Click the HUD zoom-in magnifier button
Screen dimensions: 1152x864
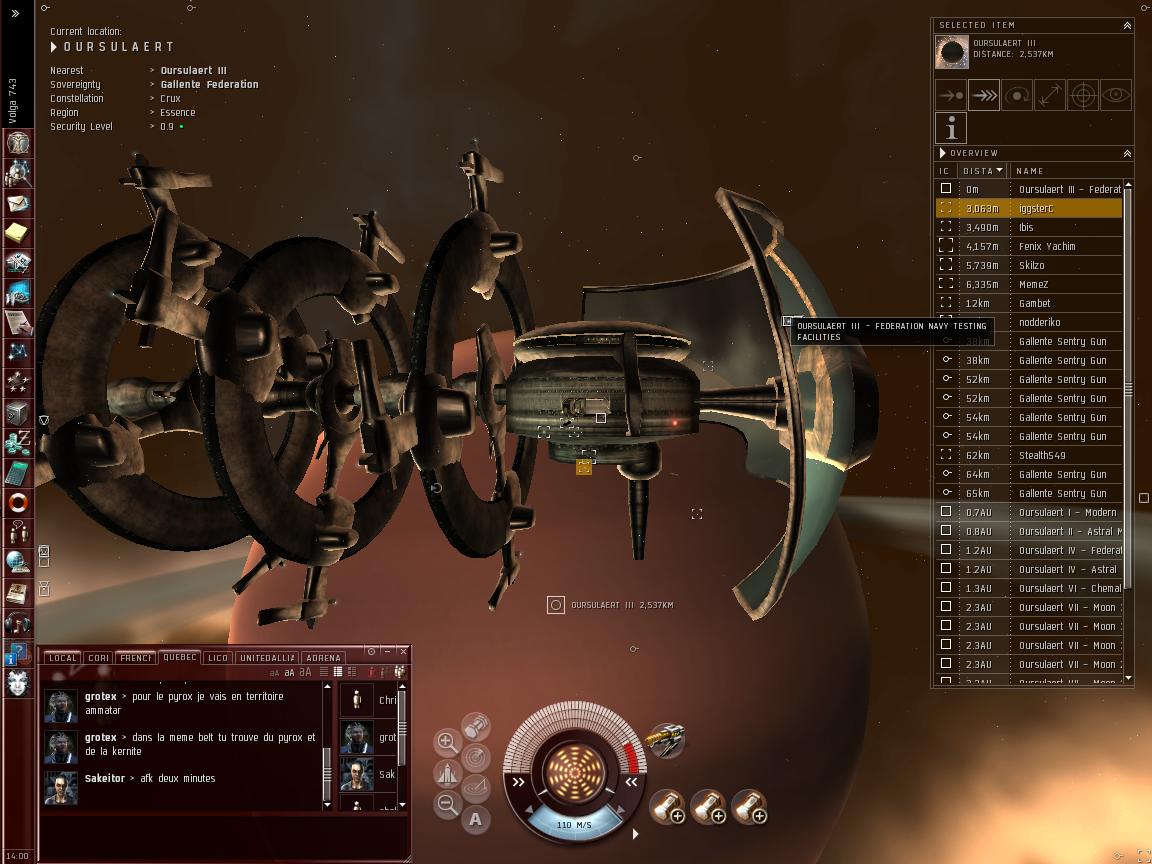447,742
